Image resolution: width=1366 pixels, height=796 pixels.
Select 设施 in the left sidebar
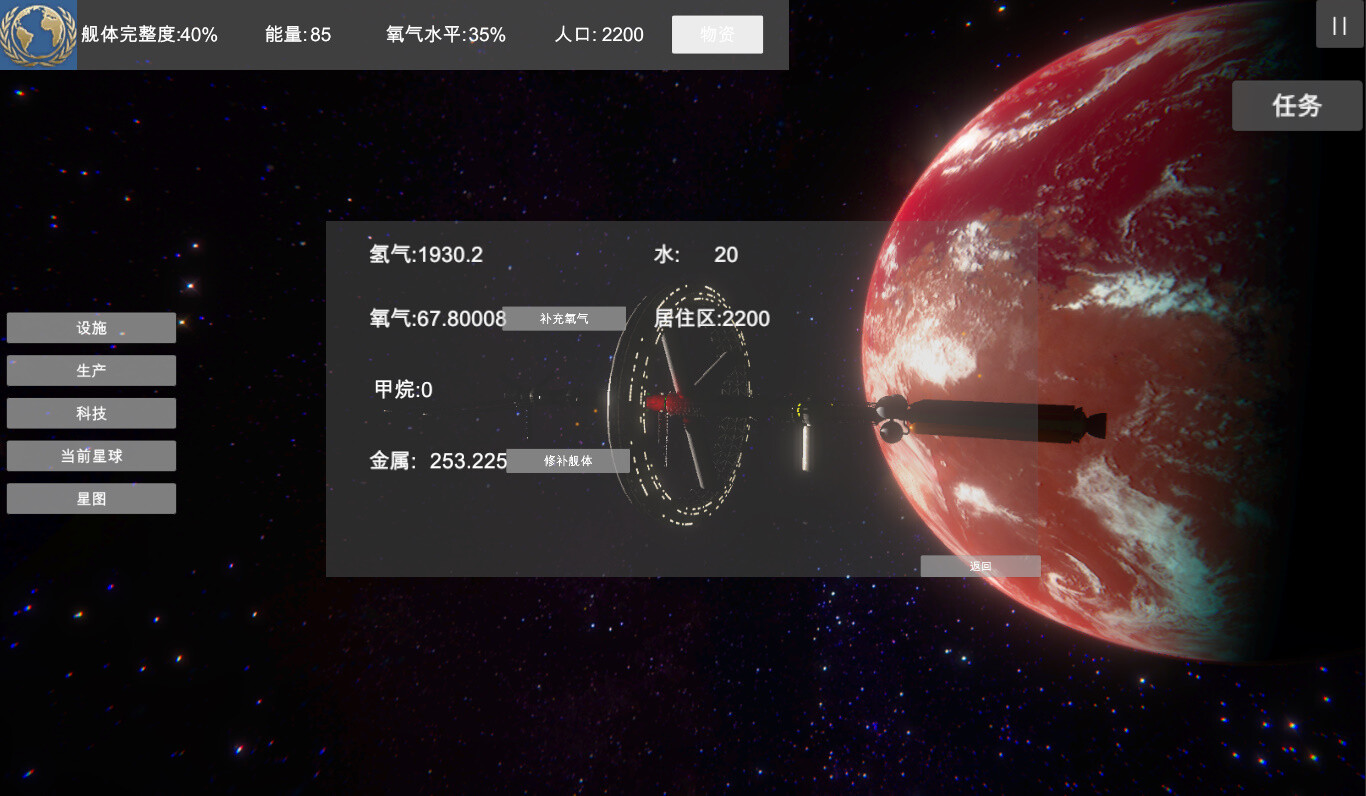tap(91, 327)
